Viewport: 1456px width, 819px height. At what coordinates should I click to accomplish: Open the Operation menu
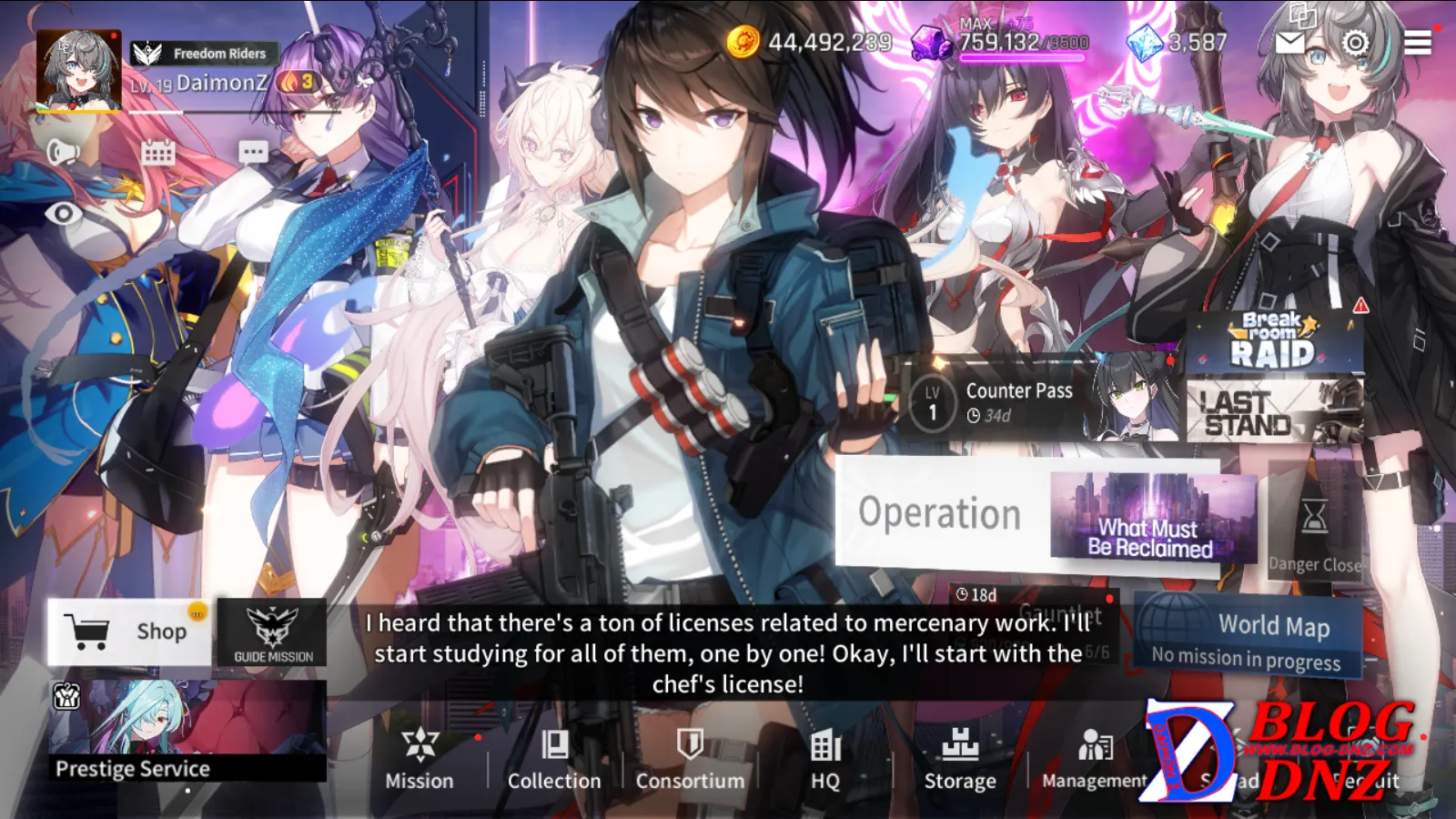pyautogui.click(x=940, y=513)
